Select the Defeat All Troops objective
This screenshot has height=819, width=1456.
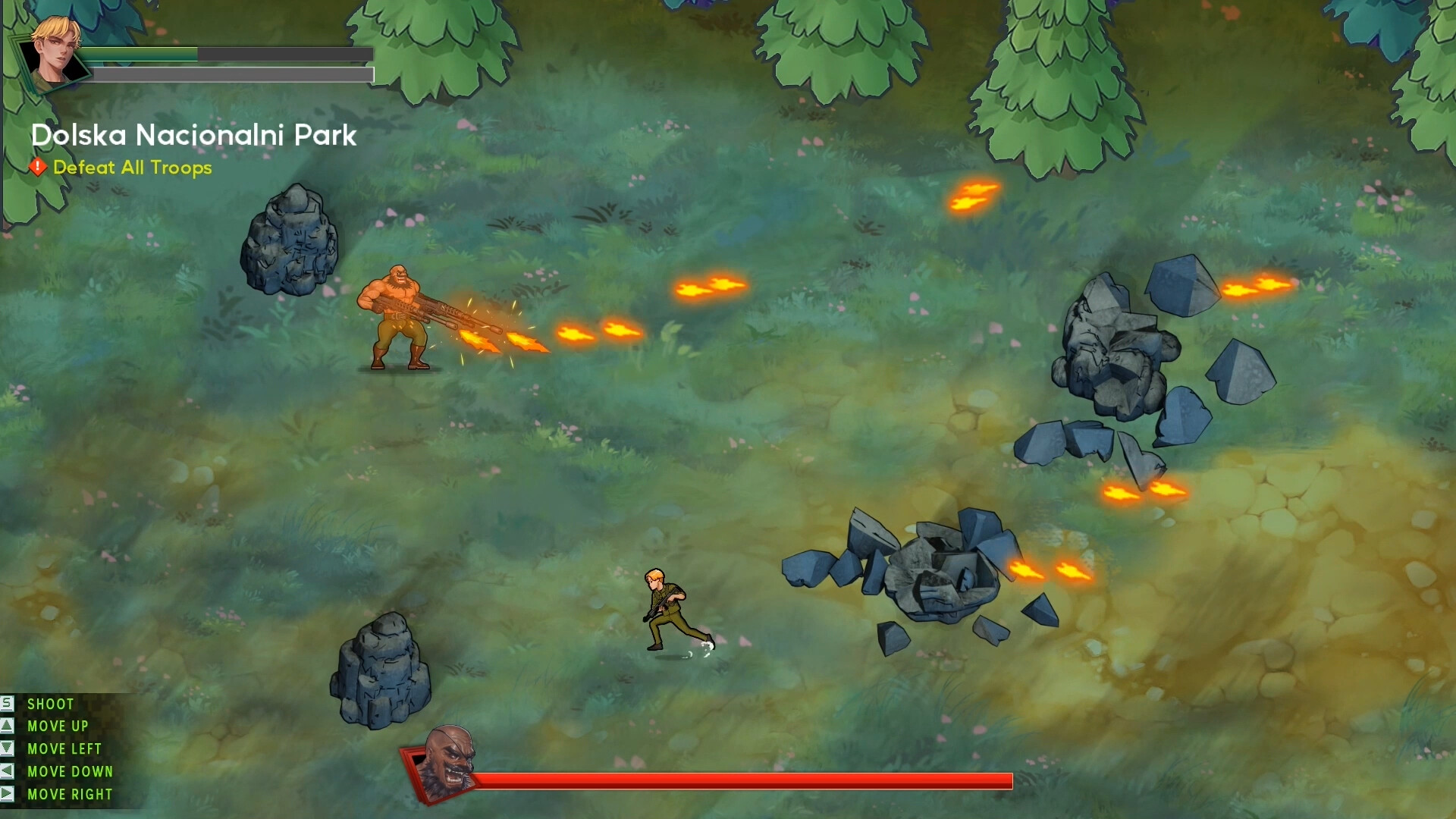(x=132, y=168)
